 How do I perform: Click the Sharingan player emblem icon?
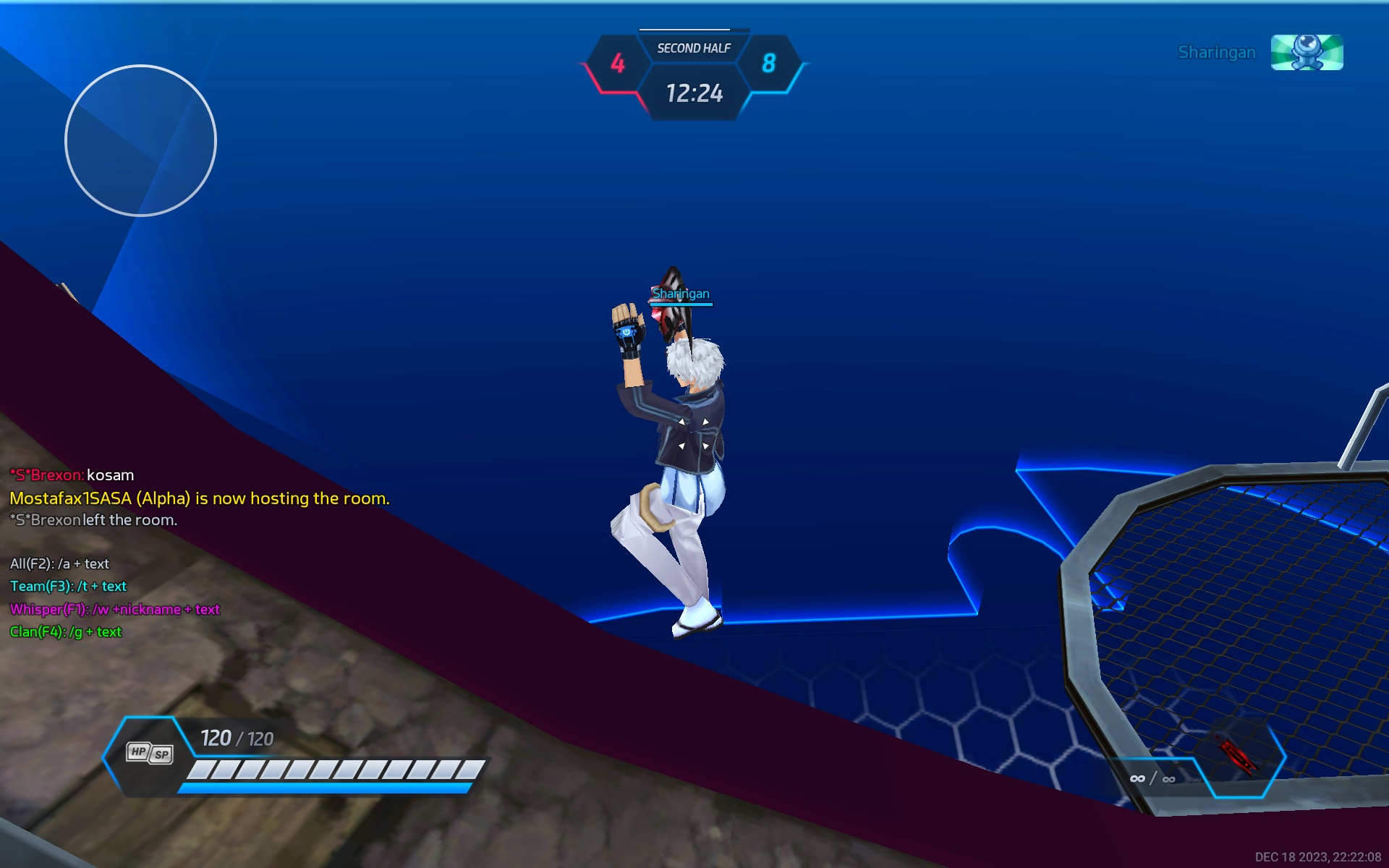[1307, 52]
